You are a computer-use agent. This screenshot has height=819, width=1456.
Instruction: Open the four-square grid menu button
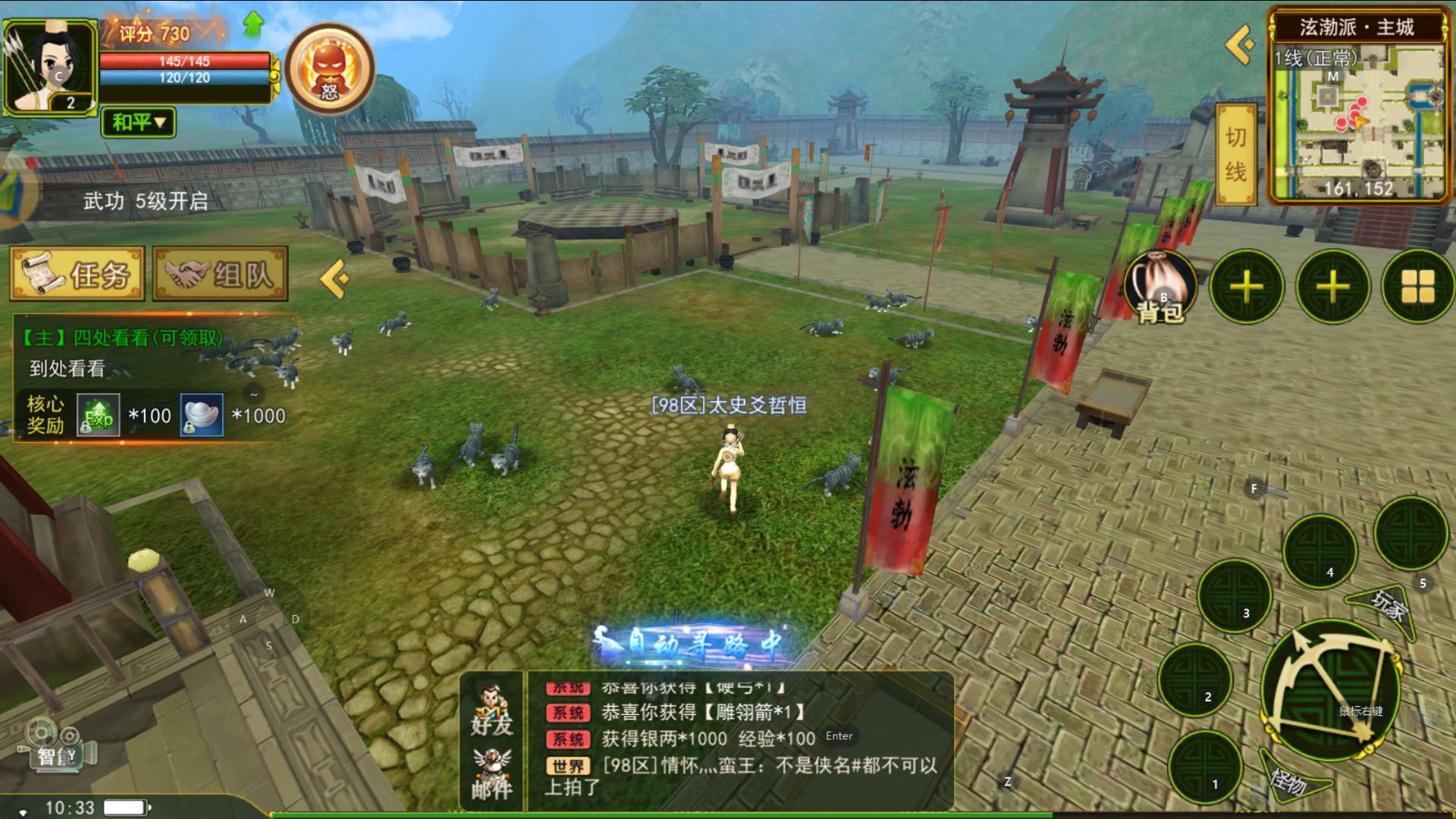coord(1417,287)
